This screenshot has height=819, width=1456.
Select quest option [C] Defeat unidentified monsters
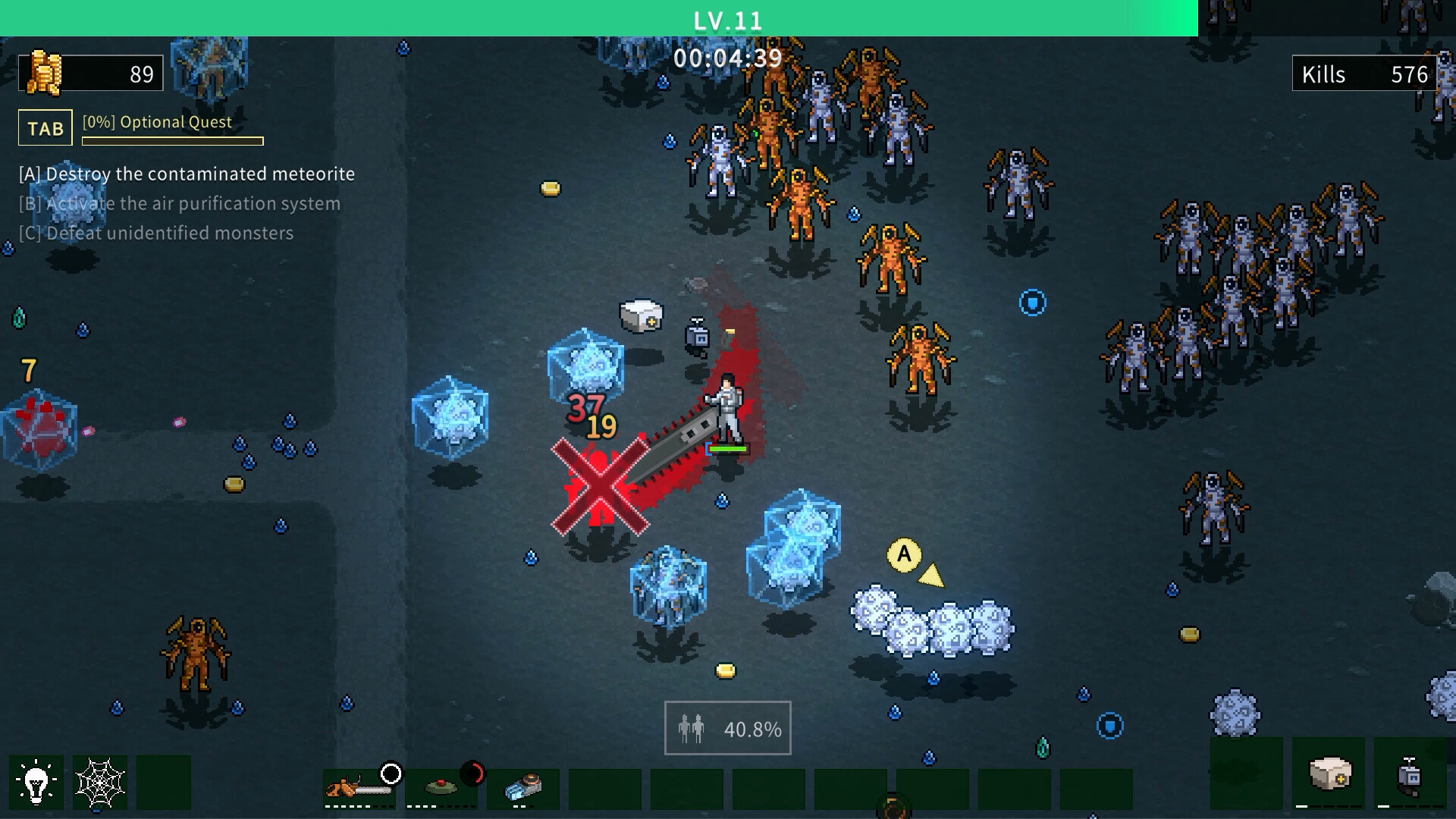pos(155,233)
